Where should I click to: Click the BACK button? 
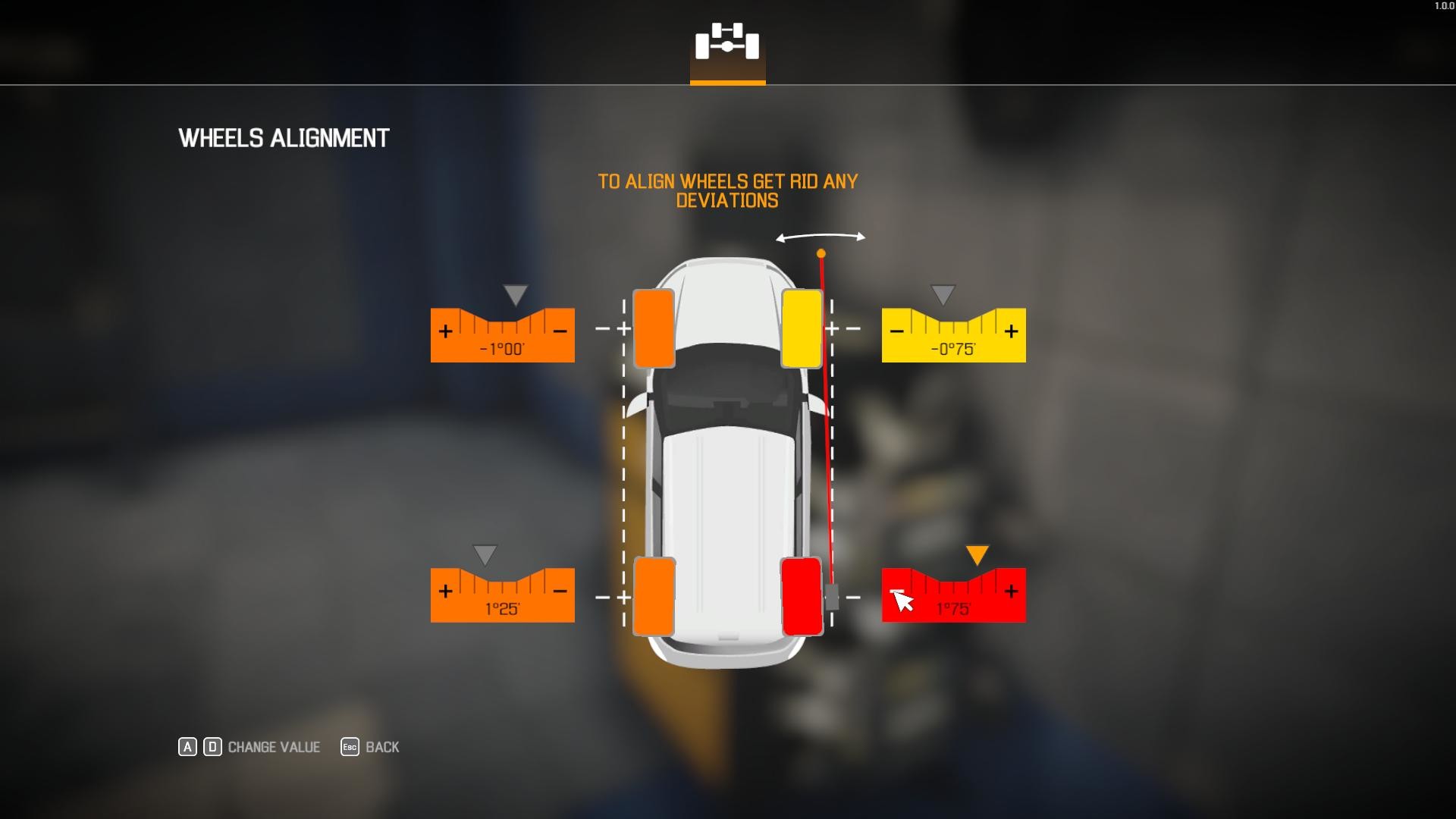click(381, 747)
